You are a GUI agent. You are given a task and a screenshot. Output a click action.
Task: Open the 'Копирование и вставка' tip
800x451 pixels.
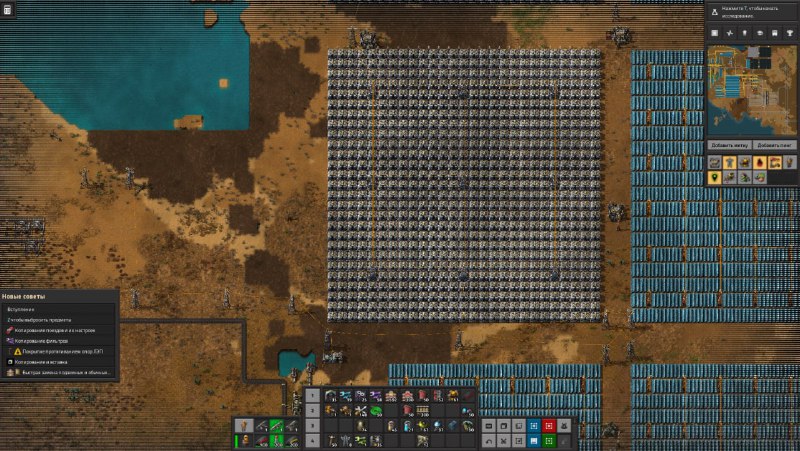[45, 362]
